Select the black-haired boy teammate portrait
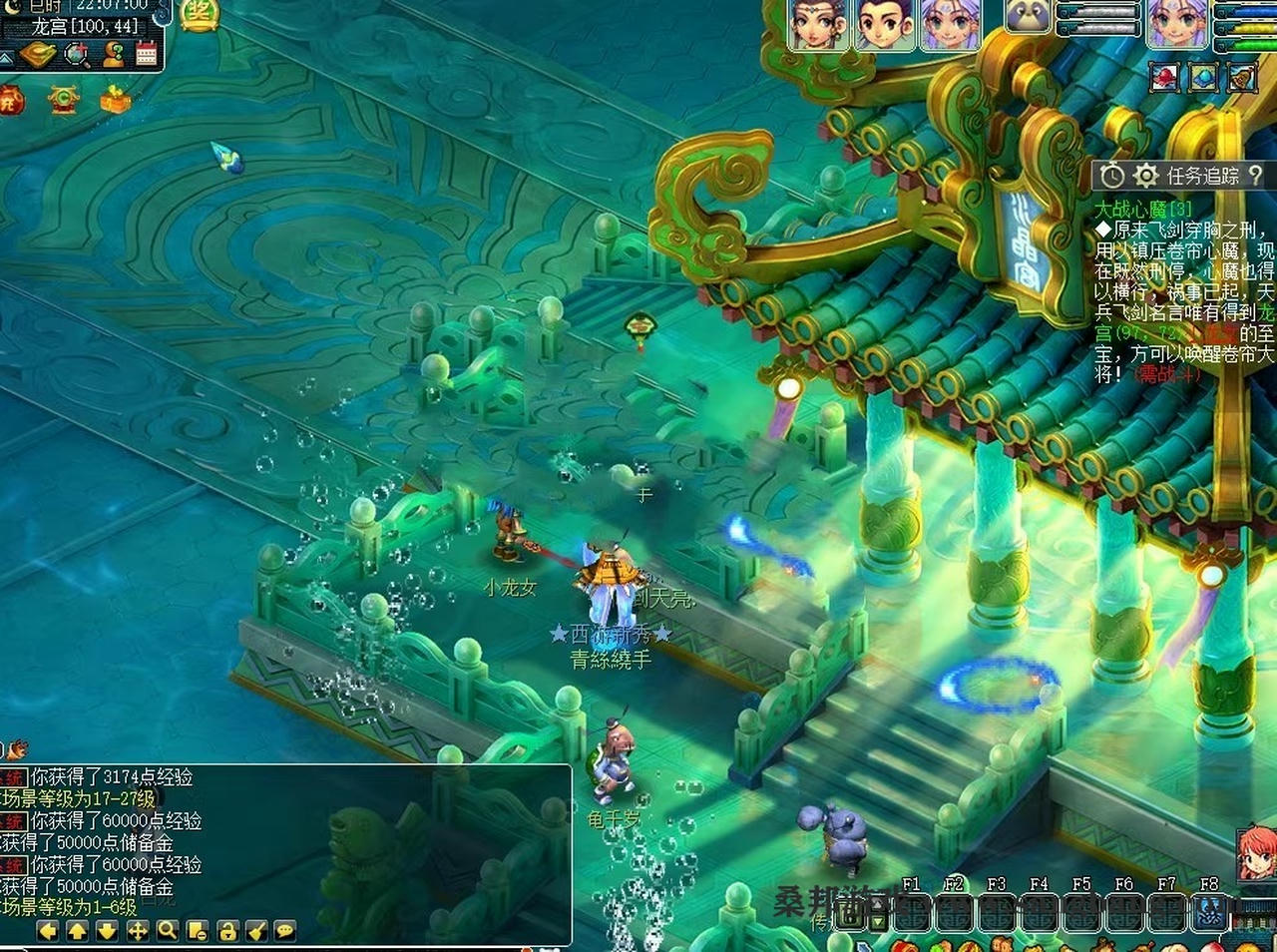 pos(886,24)
